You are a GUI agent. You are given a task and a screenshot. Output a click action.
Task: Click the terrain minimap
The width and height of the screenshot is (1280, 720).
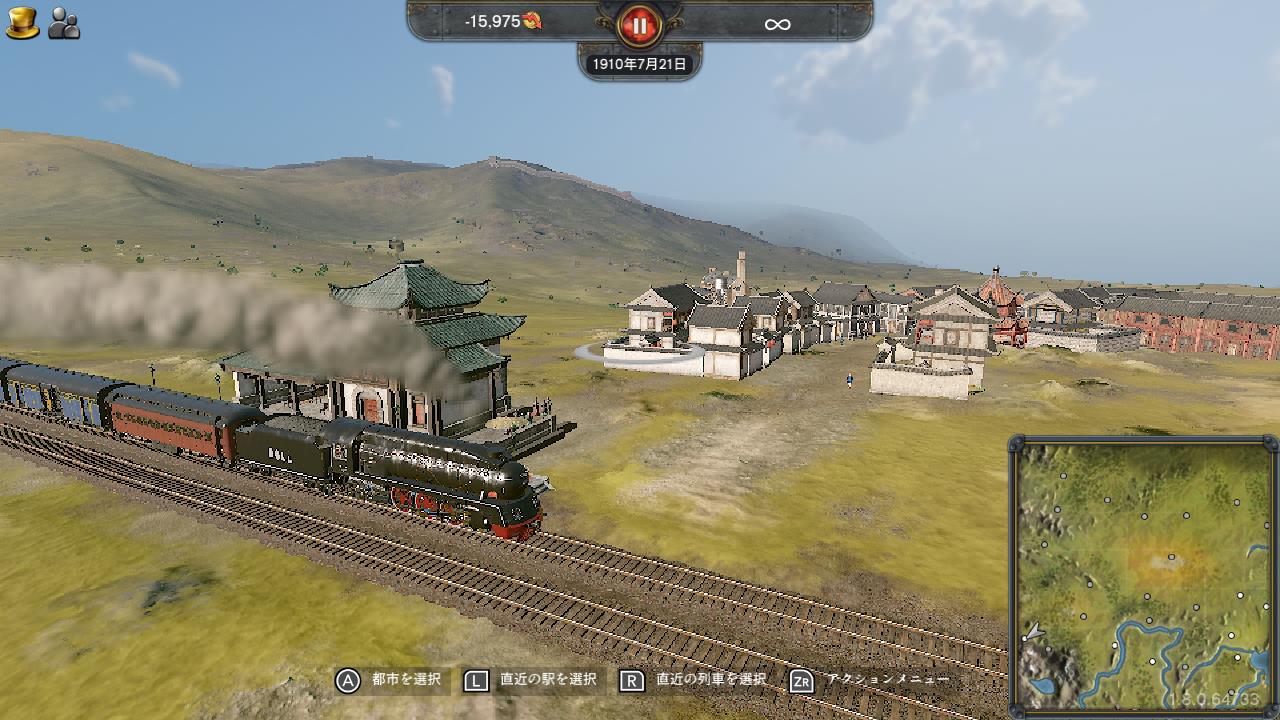[x=1143, y=575]
